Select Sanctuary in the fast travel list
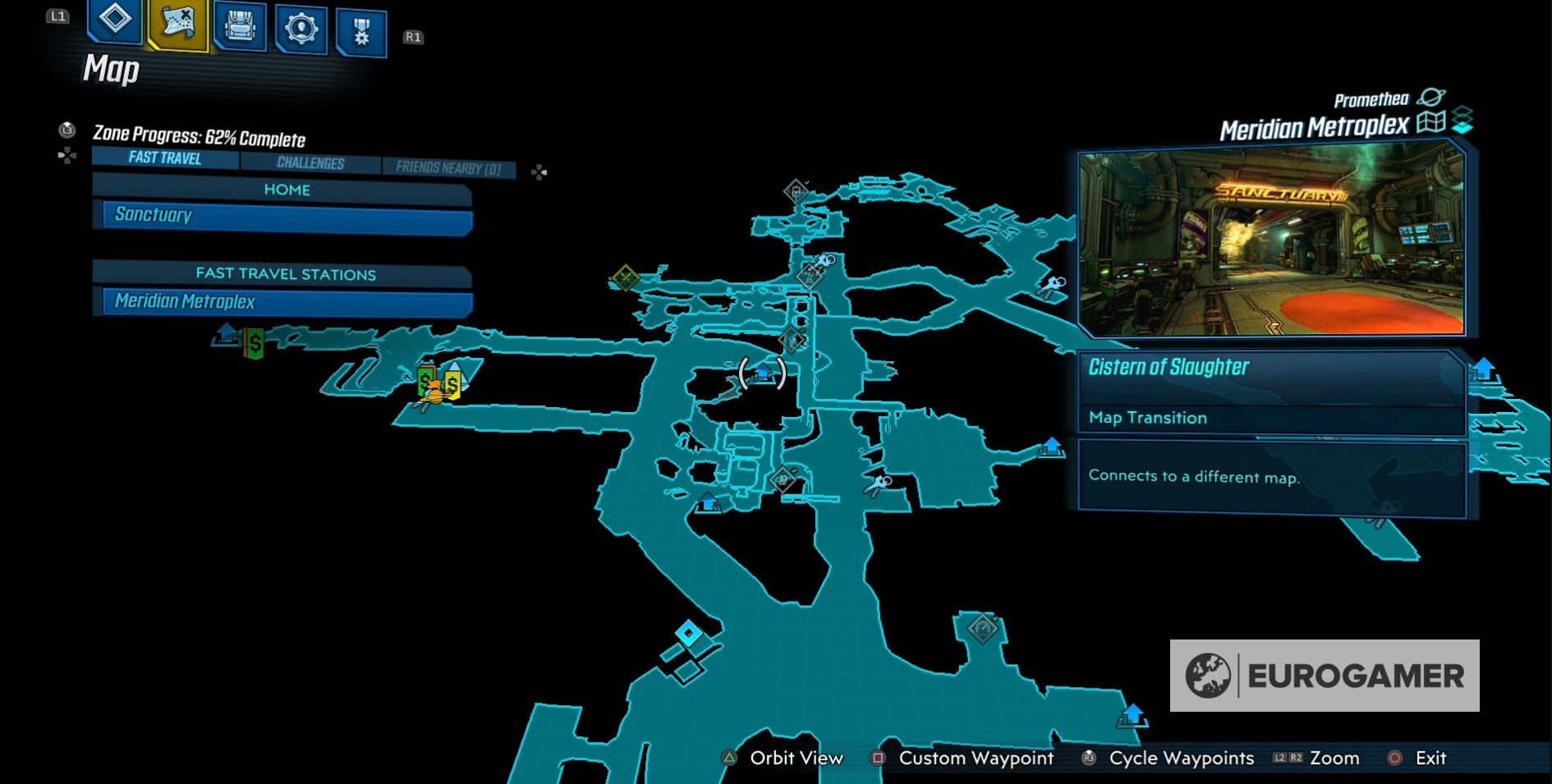 click(283, 215)
